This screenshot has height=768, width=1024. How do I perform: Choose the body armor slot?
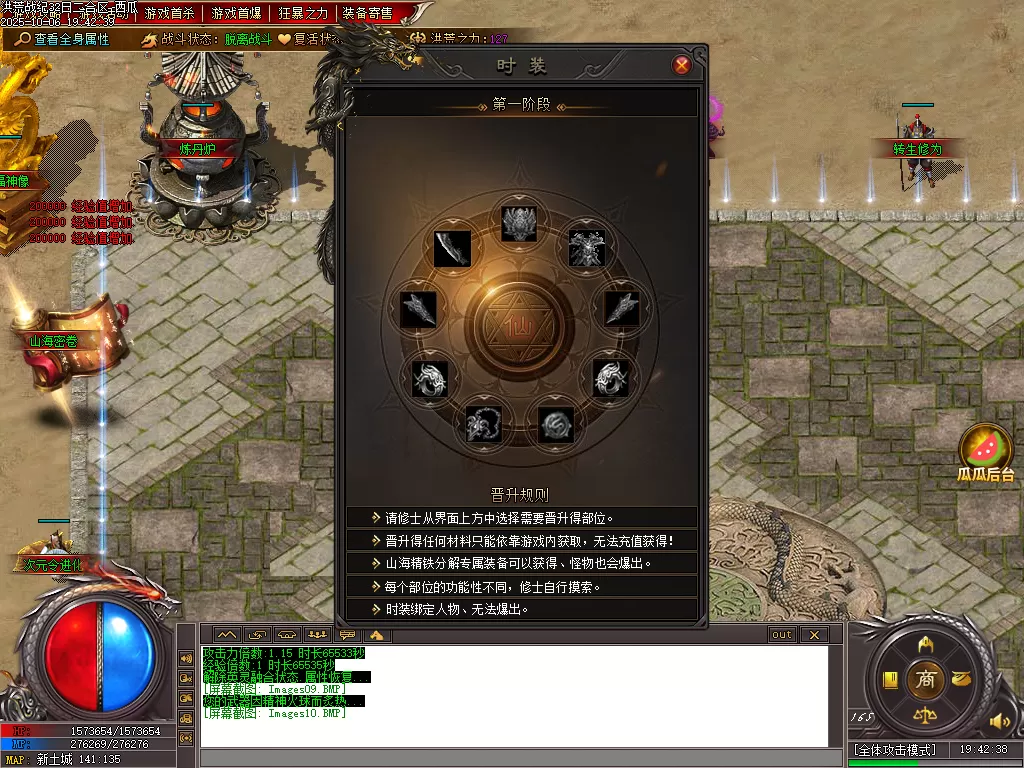pos(587,248)
